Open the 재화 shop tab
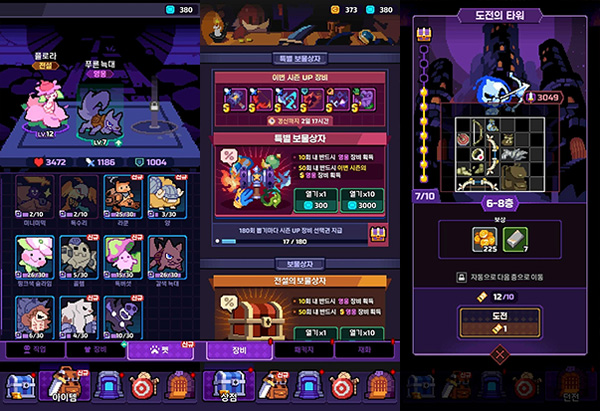600x411 pixels. (364, 351)
